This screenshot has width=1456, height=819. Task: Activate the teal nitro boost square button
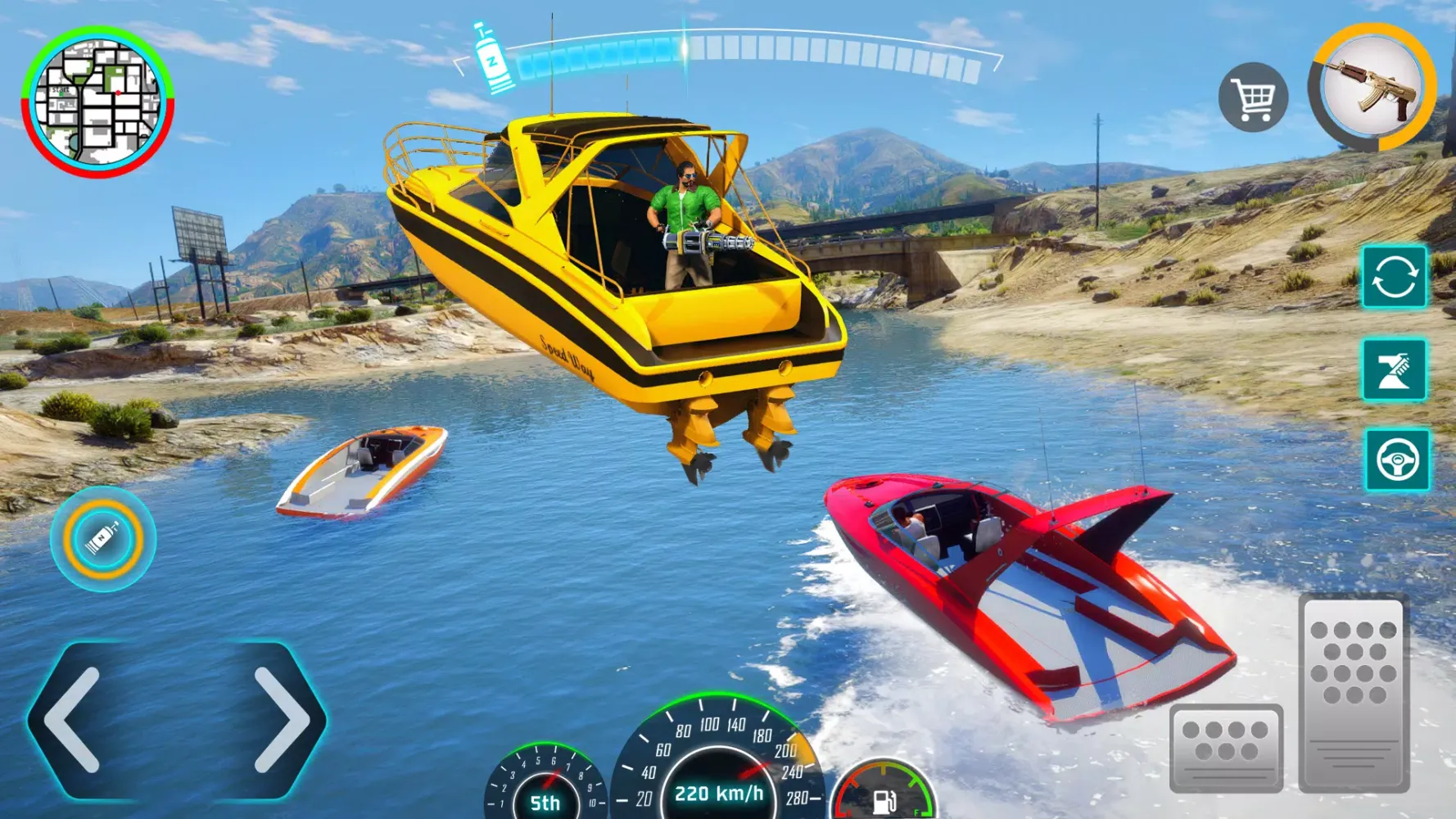[x=1394, y=369]
